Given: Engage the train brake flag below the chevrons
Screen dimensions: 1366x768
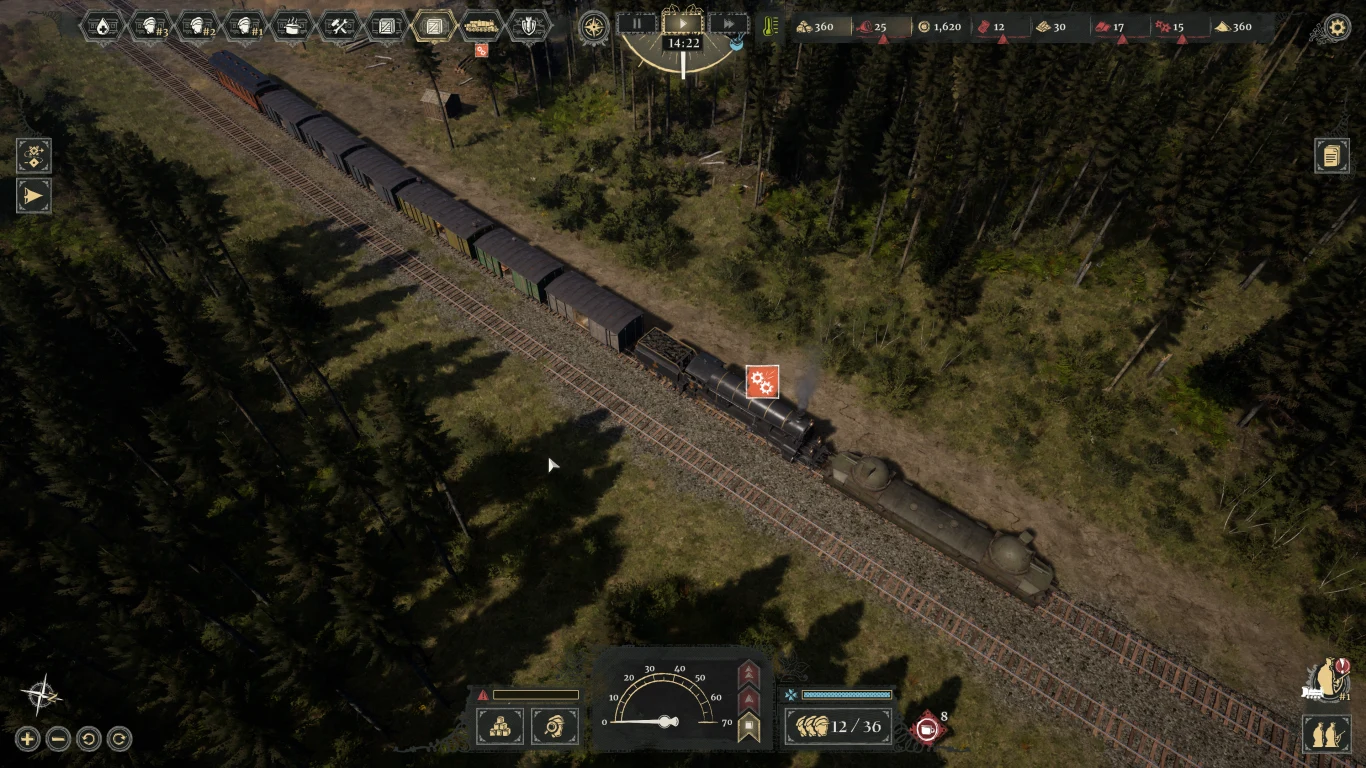Looking at the screenshot, I should coord(747,725).
